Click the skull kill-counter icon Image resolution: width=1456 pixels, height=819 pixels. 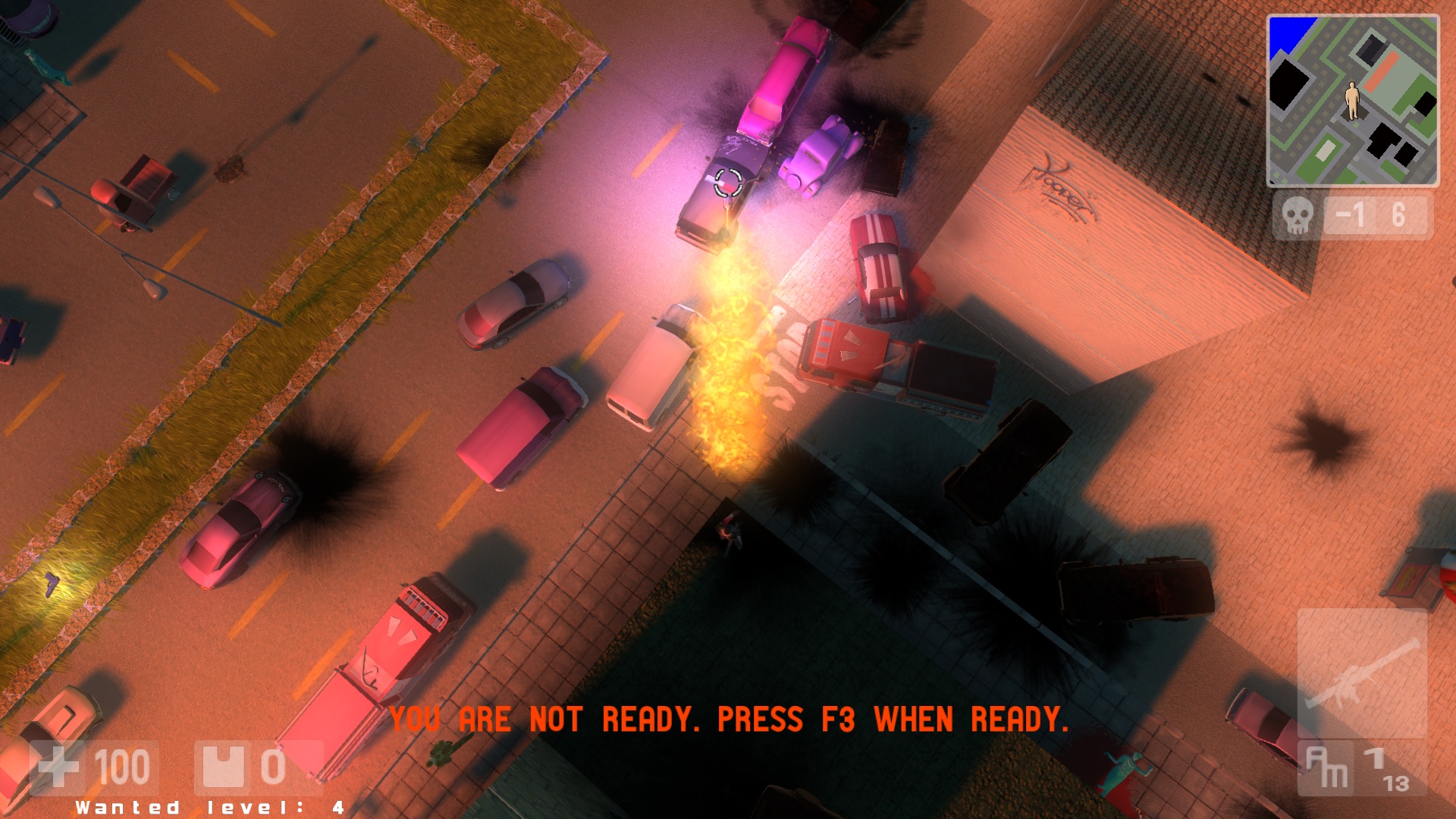pos(1299,215)
